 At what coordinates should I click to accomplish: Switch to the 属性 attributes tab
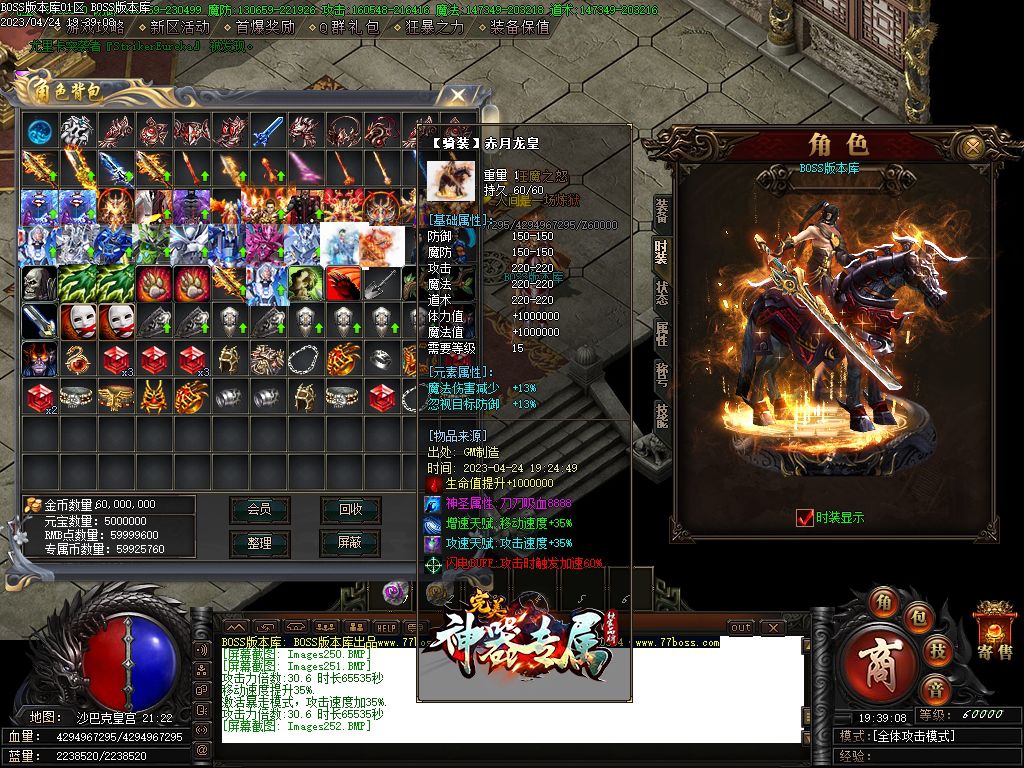coord(662,333)
